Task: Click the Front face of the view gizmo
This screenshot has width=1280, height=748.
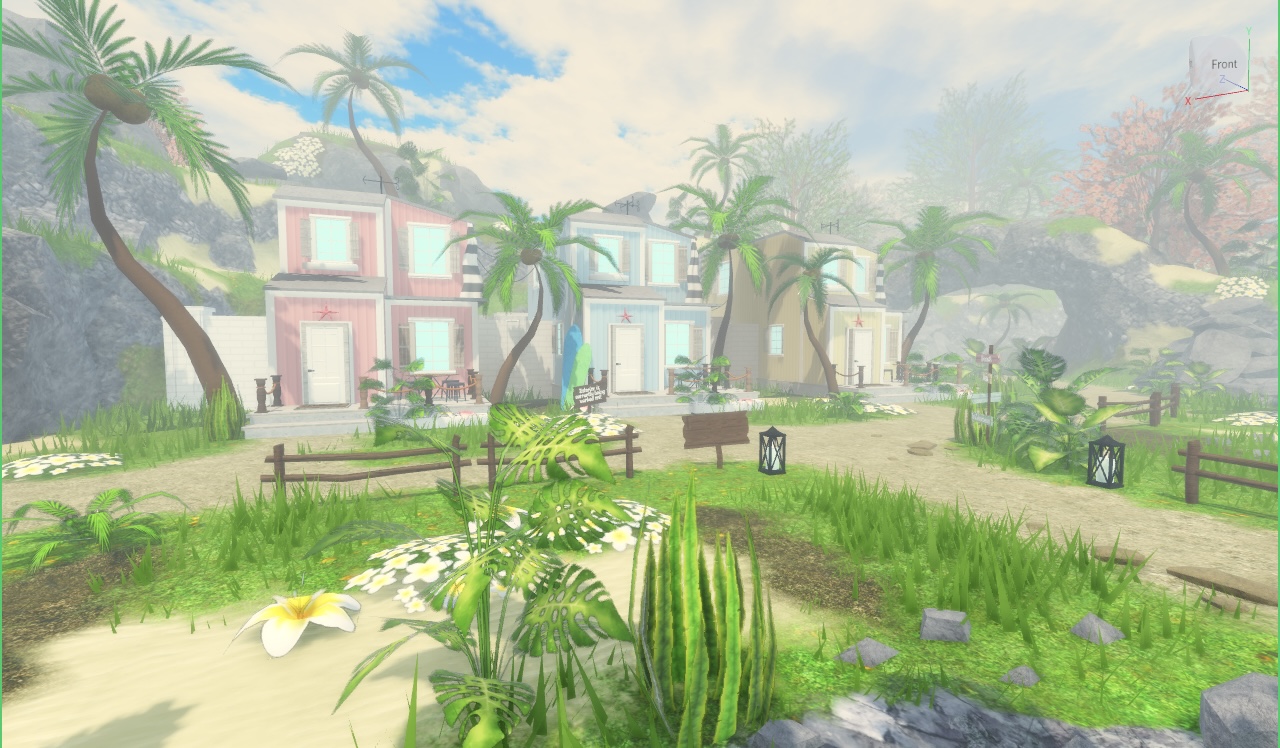Action: 1222,63
